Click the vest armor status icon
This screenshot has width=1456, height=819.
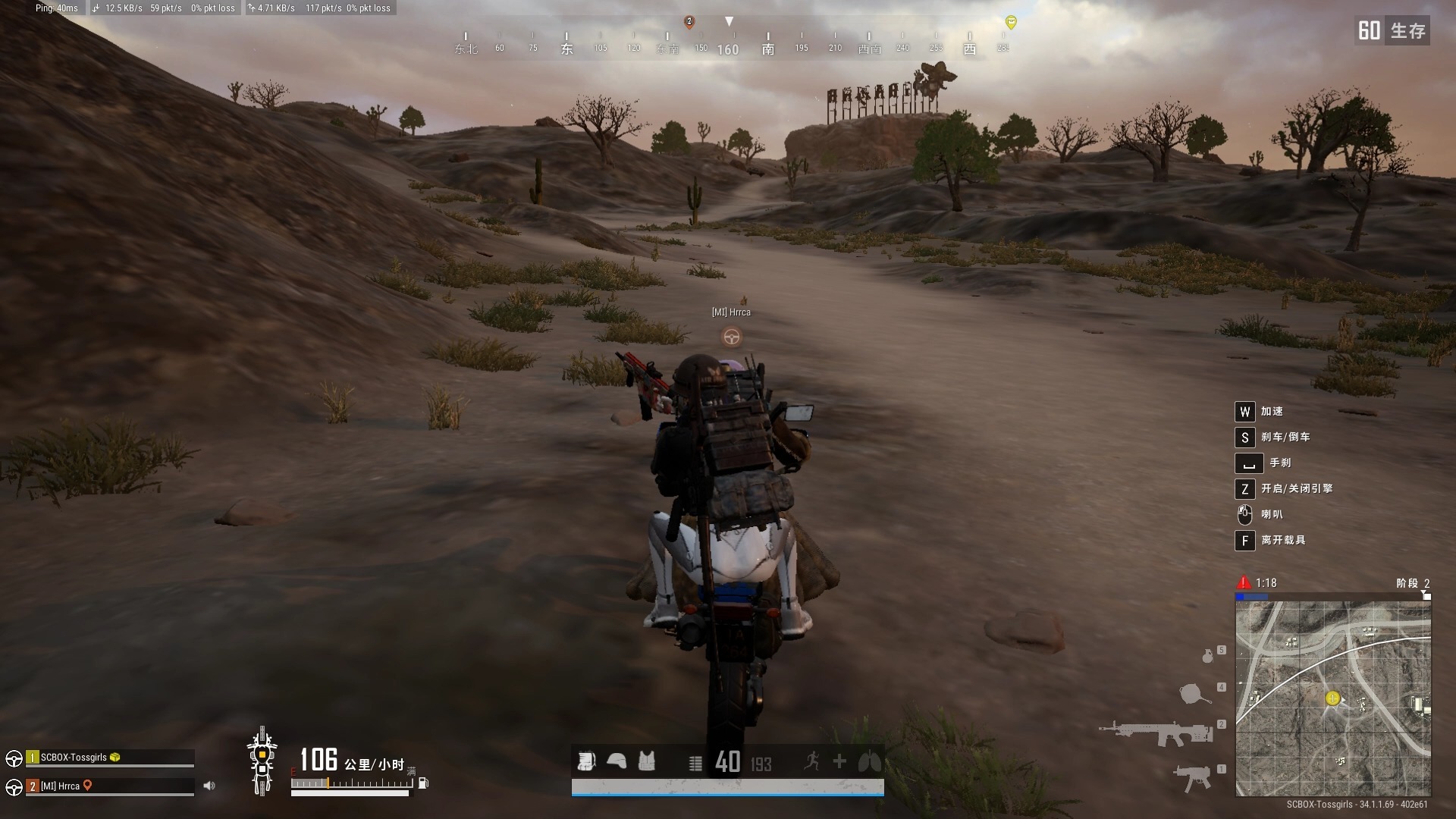click(x=646, y=761)
